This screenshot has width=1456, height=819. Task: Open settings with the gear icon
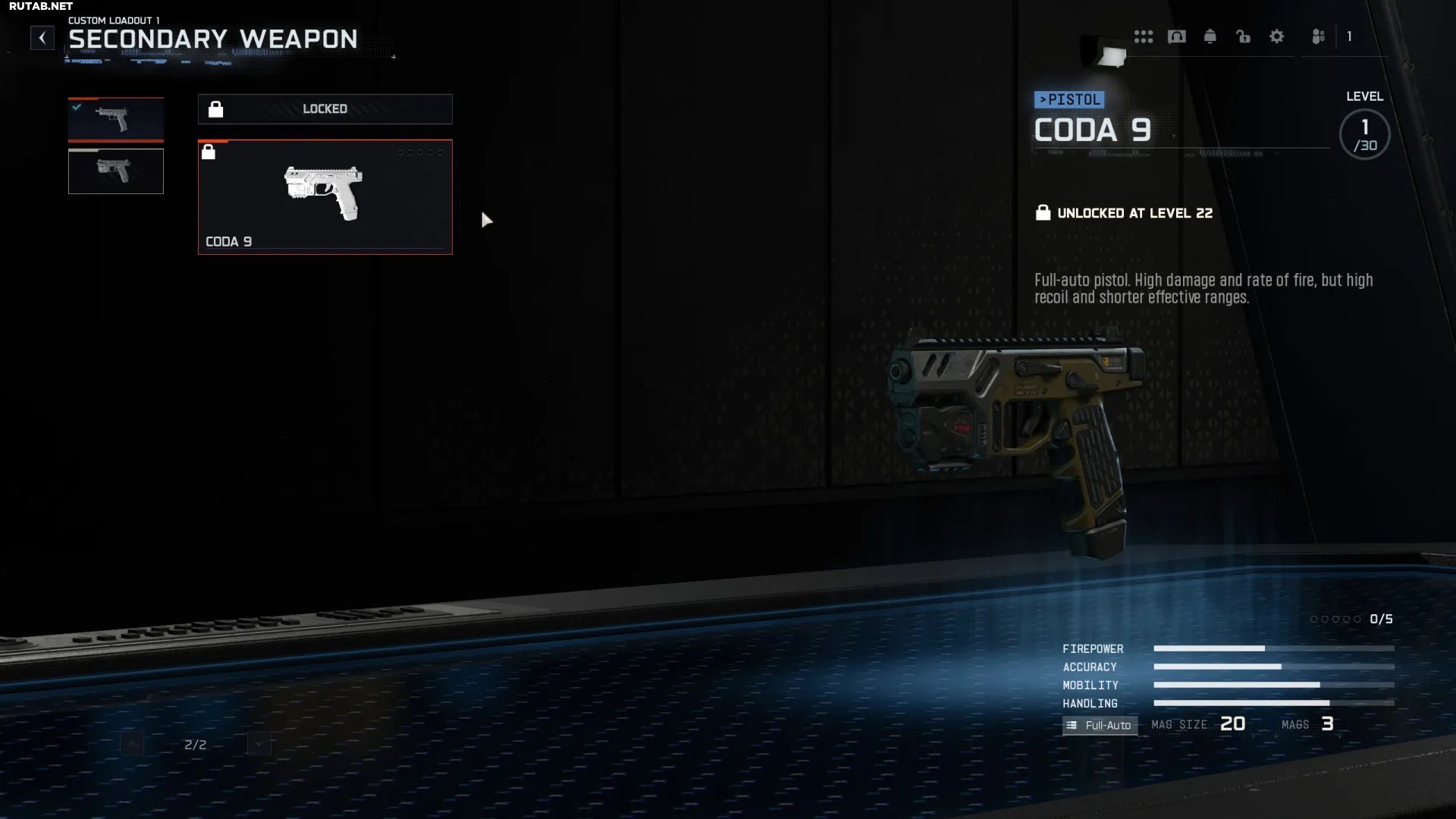[x=1276, y=36]
